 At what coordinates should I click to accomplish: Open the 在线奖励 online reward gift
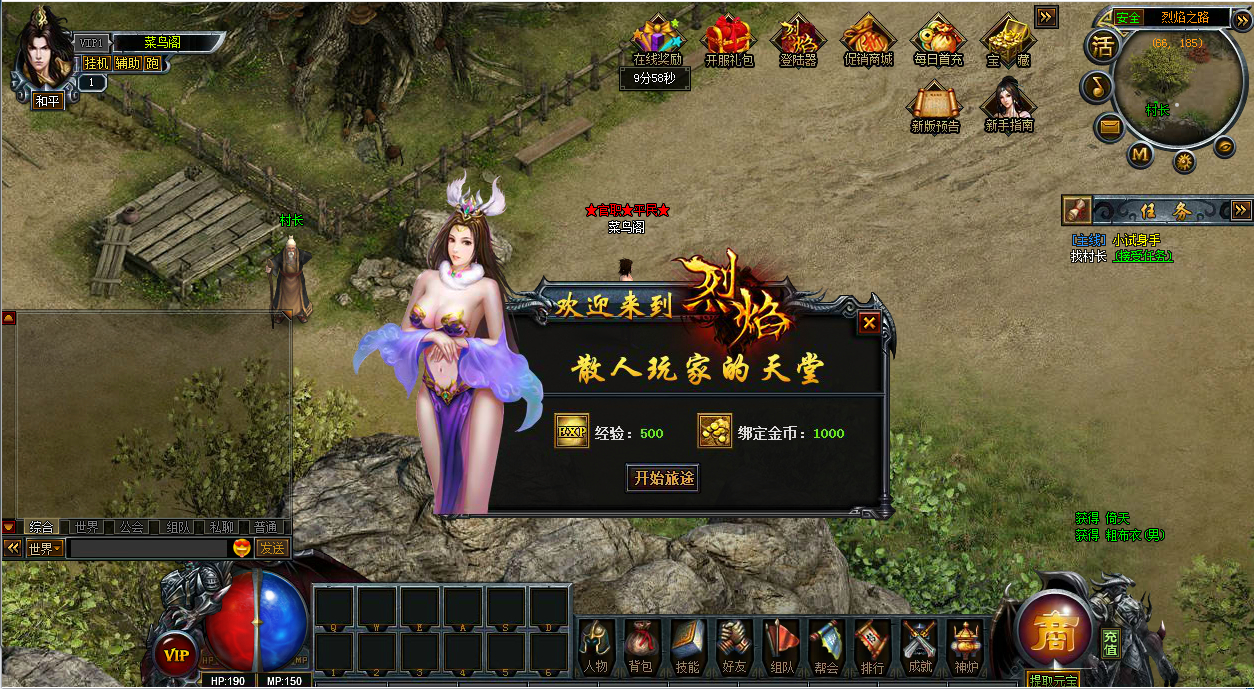click(657, 39)
